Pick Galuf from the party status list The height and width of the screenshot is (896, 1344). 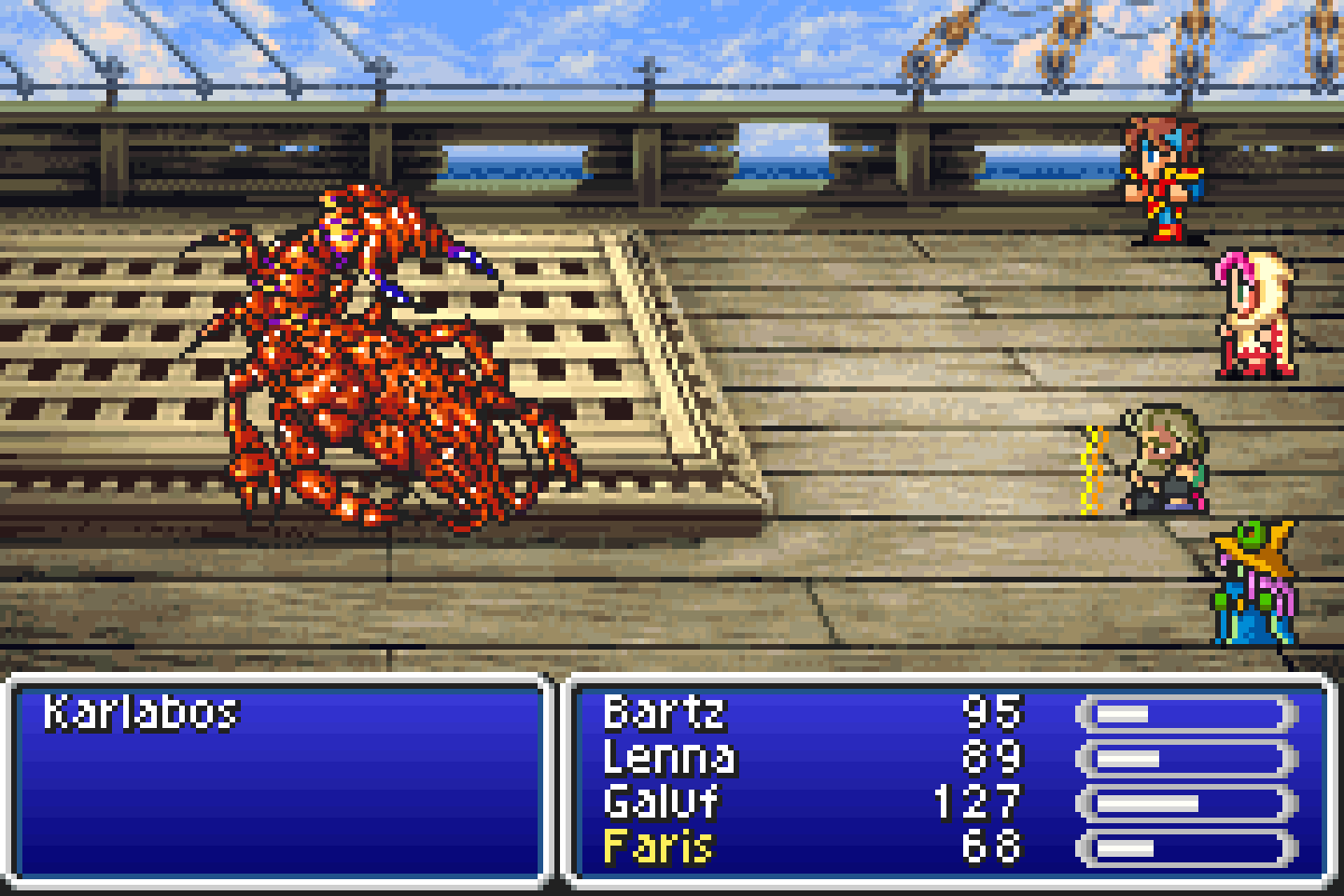click(661, 802)
